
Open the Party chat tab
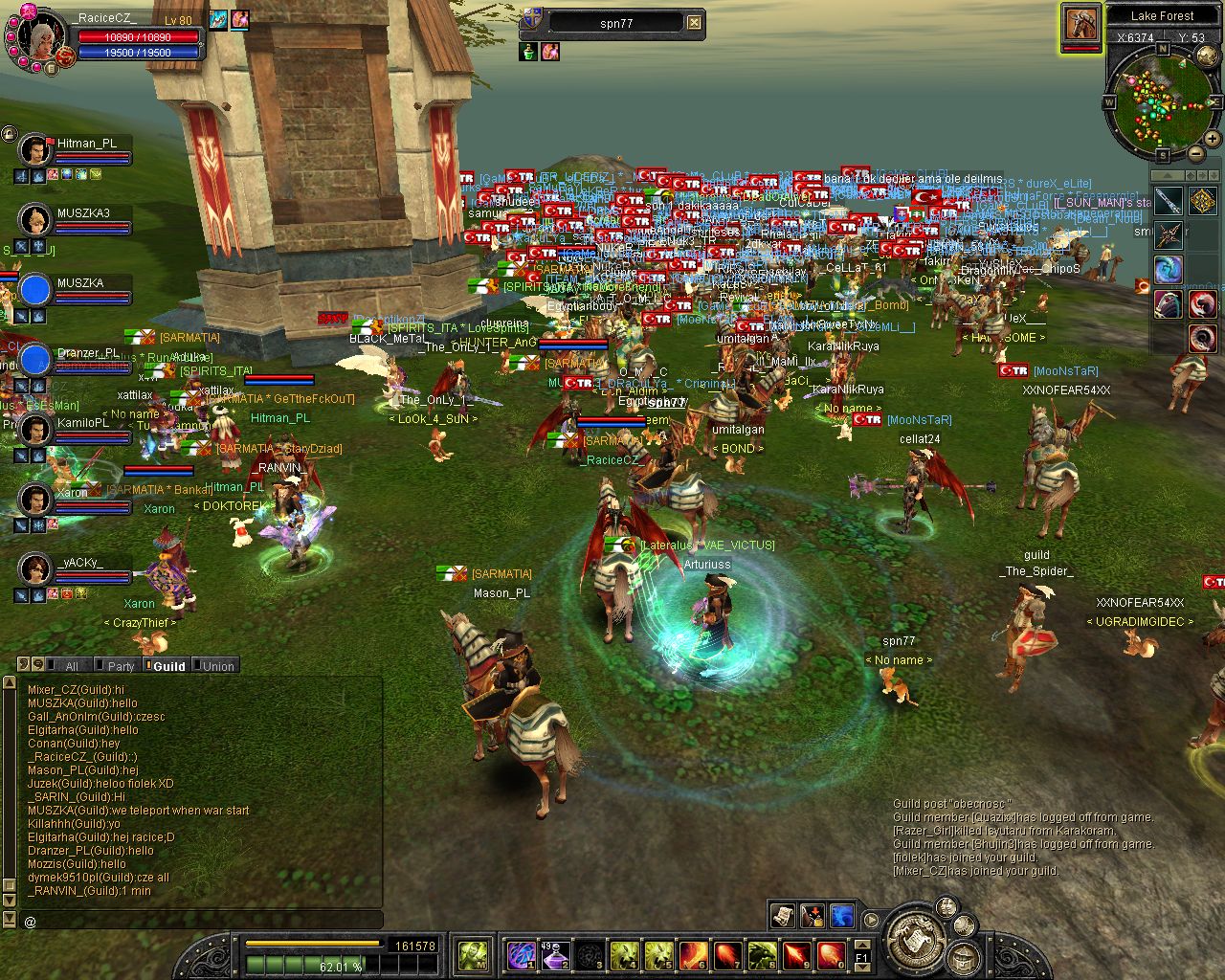[x=121, y=666]
